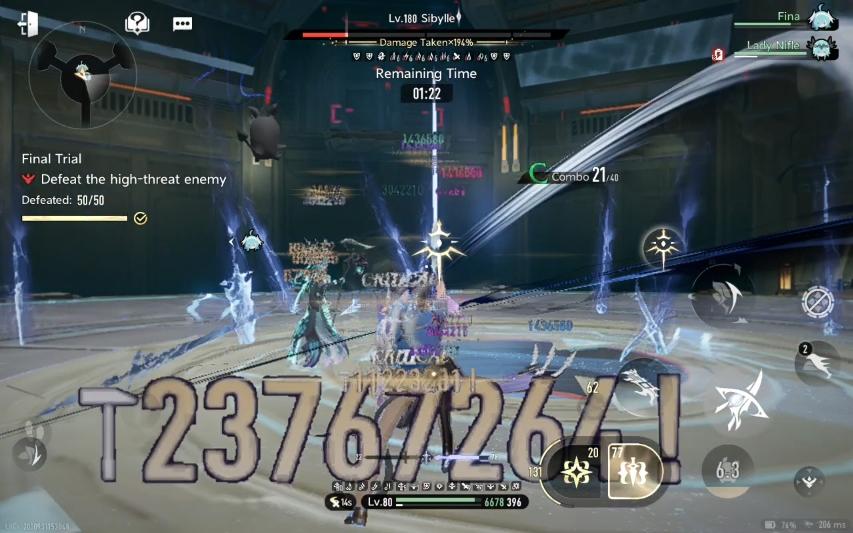The height and width of the screenshot is (533, 853).
Task: Open the circular minimap
Action: click(81, 73)
